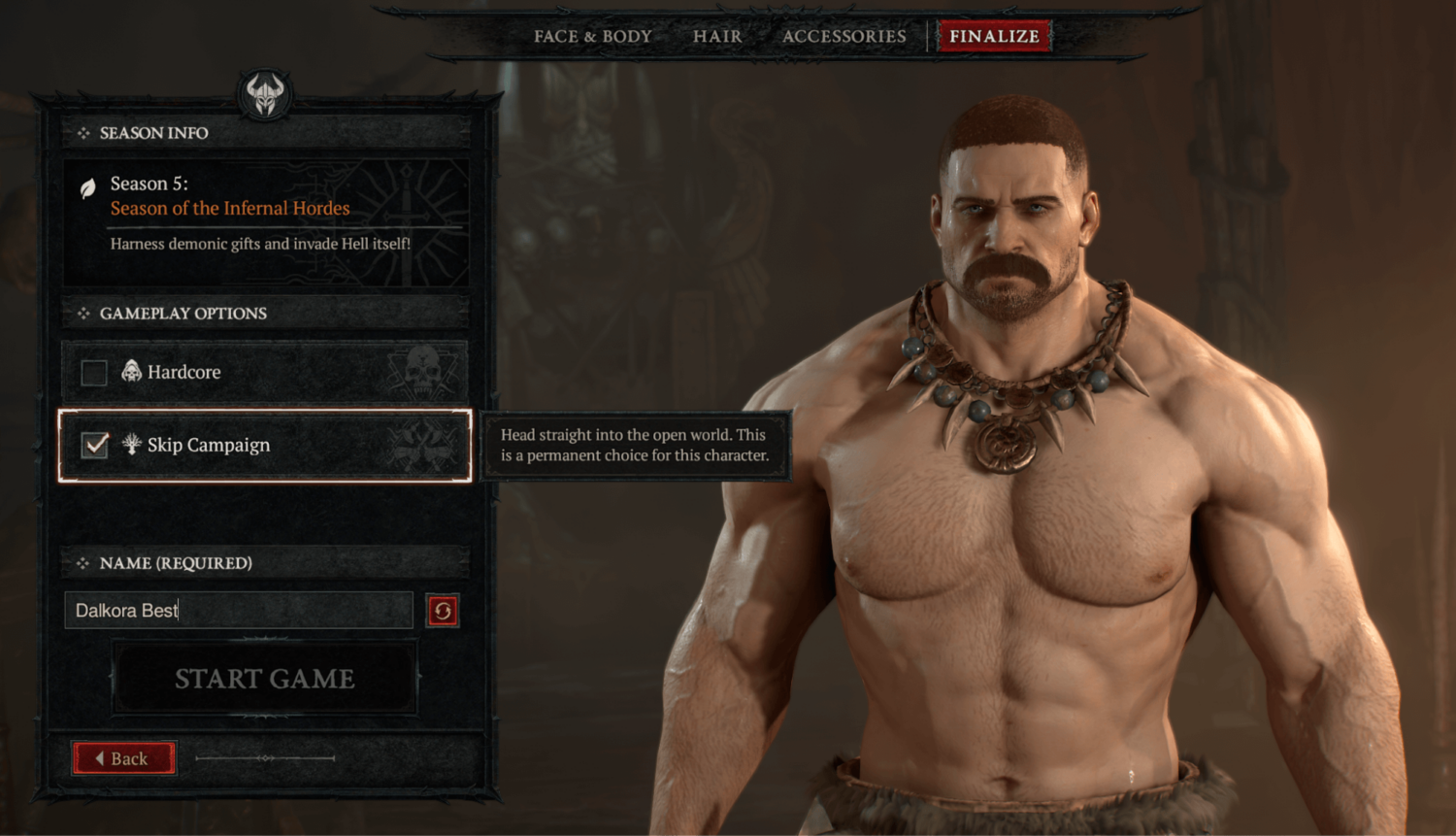Switch to the HAIR tab
Screen dimensions: 1456x836
point(716,35)
